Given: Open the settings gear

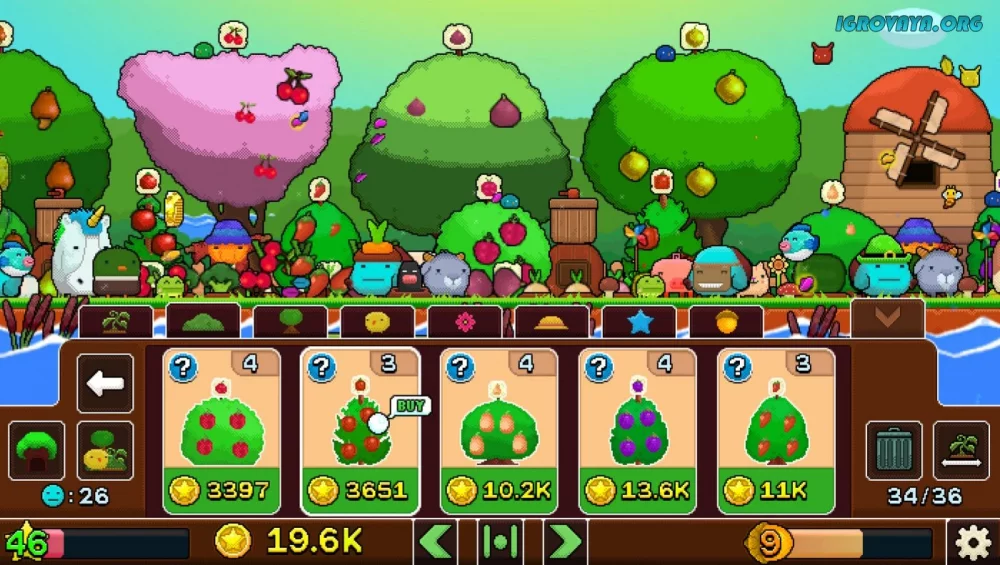Looking at the screenshot, I should point(973,543).
